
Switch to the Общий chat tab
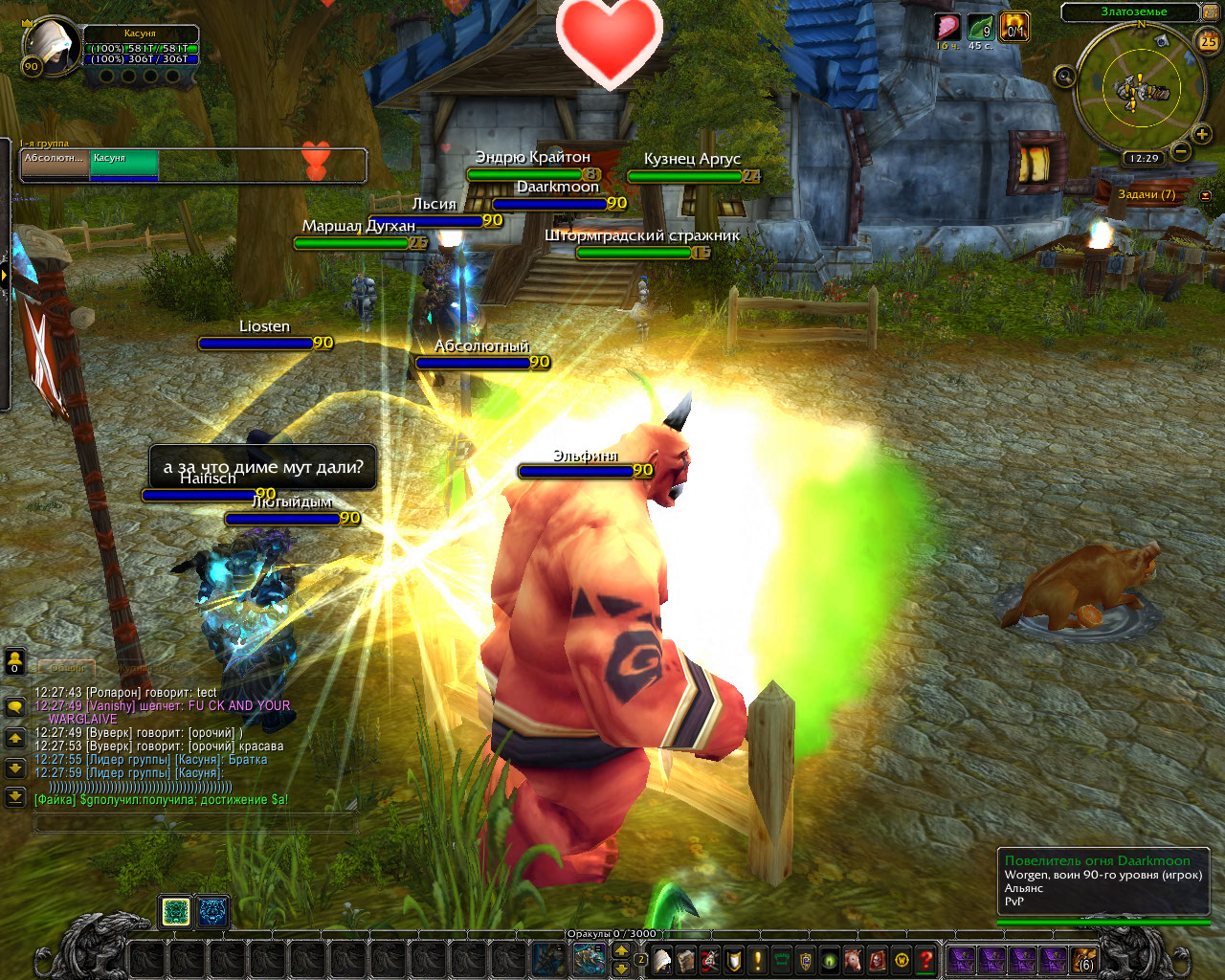(x=65, y=667)
